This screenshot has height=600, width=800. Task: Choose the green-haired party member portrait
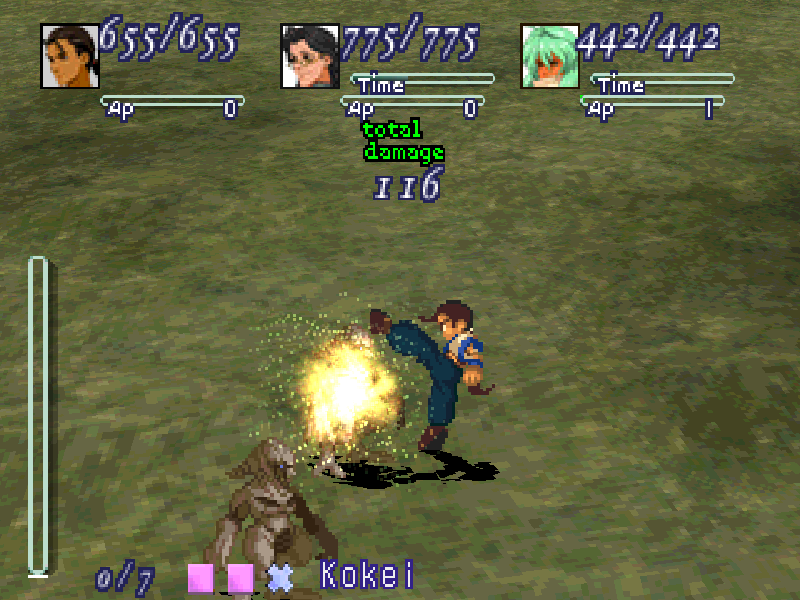coord(550,56)
